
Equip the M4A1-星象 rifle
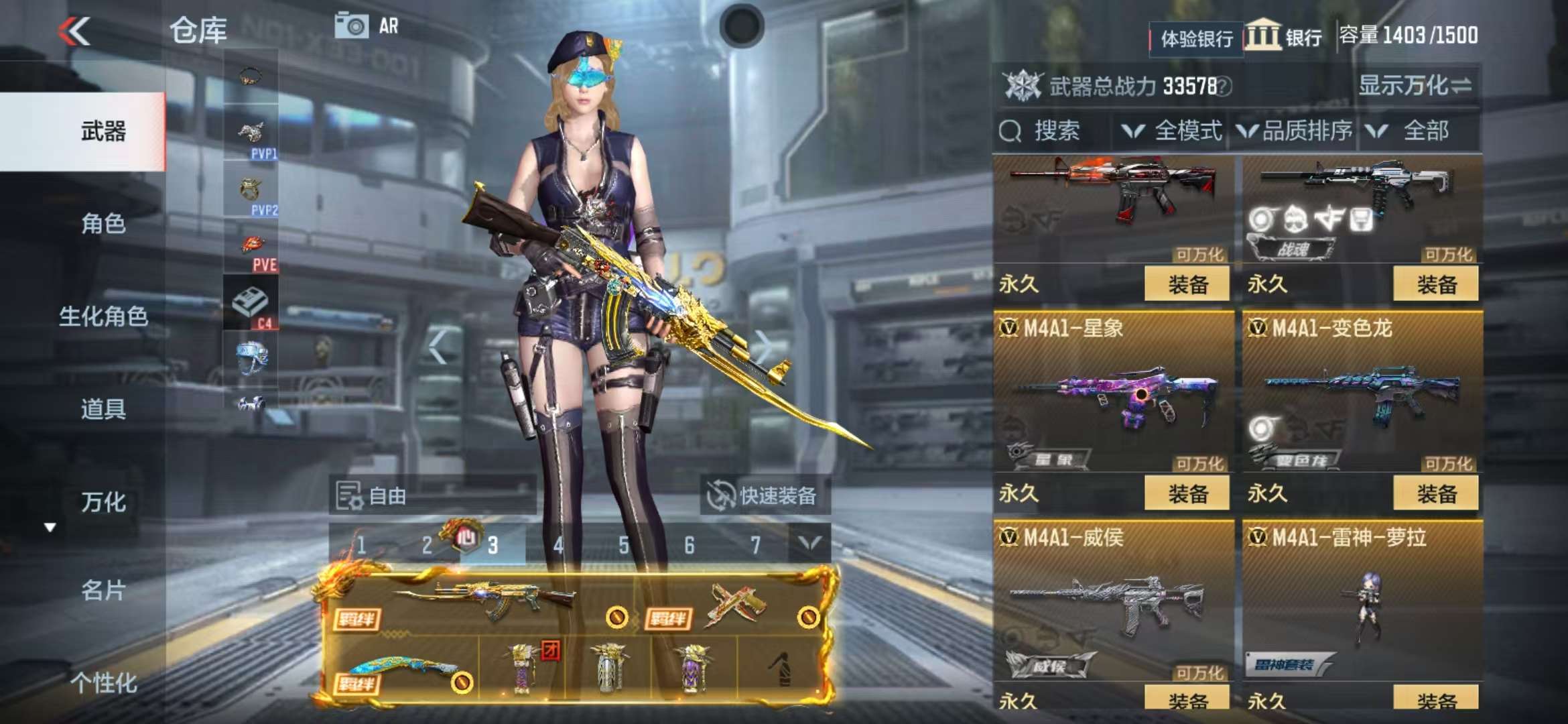pos(1187,494)
